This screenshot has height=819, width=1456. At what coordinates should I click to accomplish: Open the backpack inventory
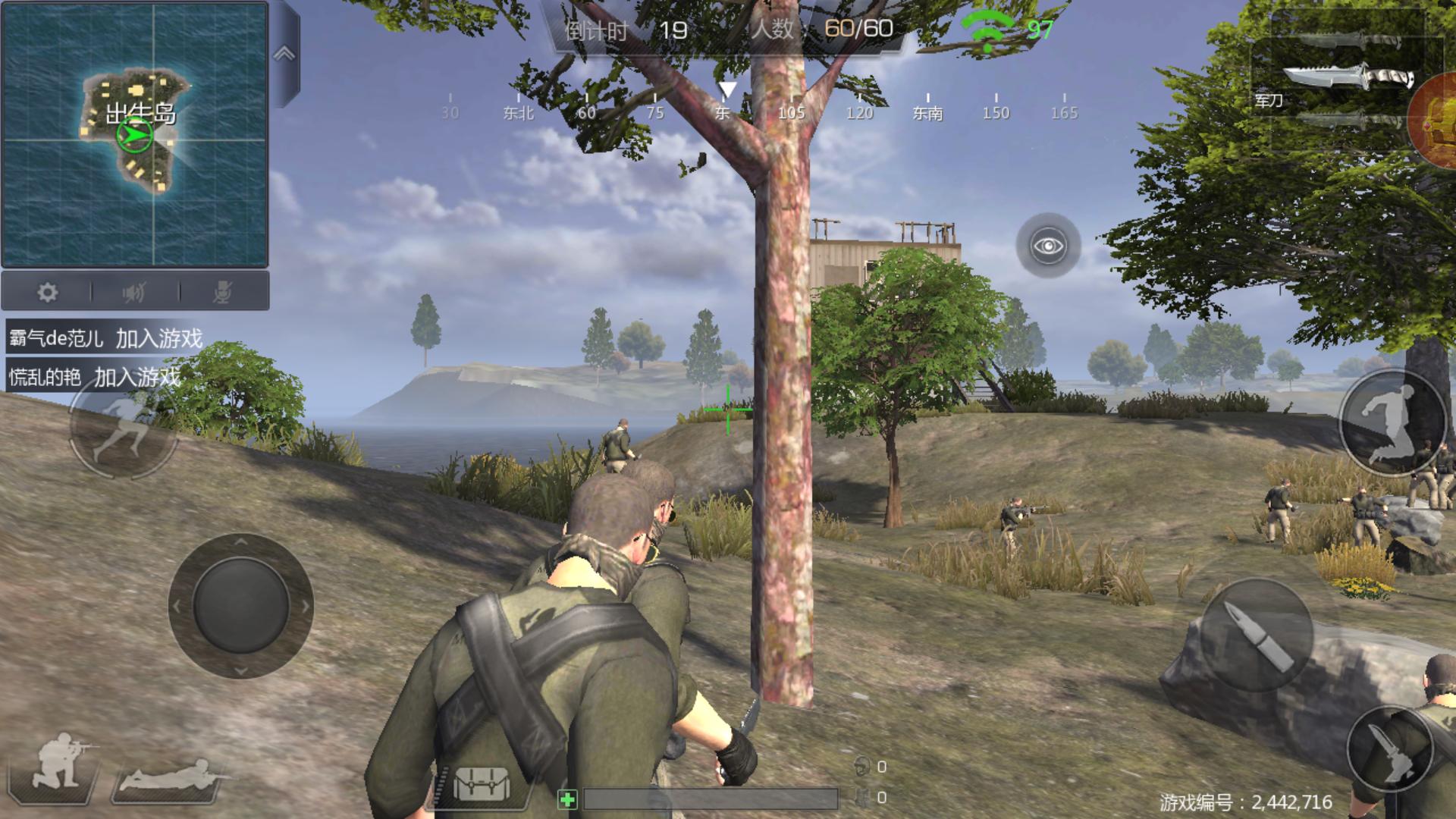481,783
